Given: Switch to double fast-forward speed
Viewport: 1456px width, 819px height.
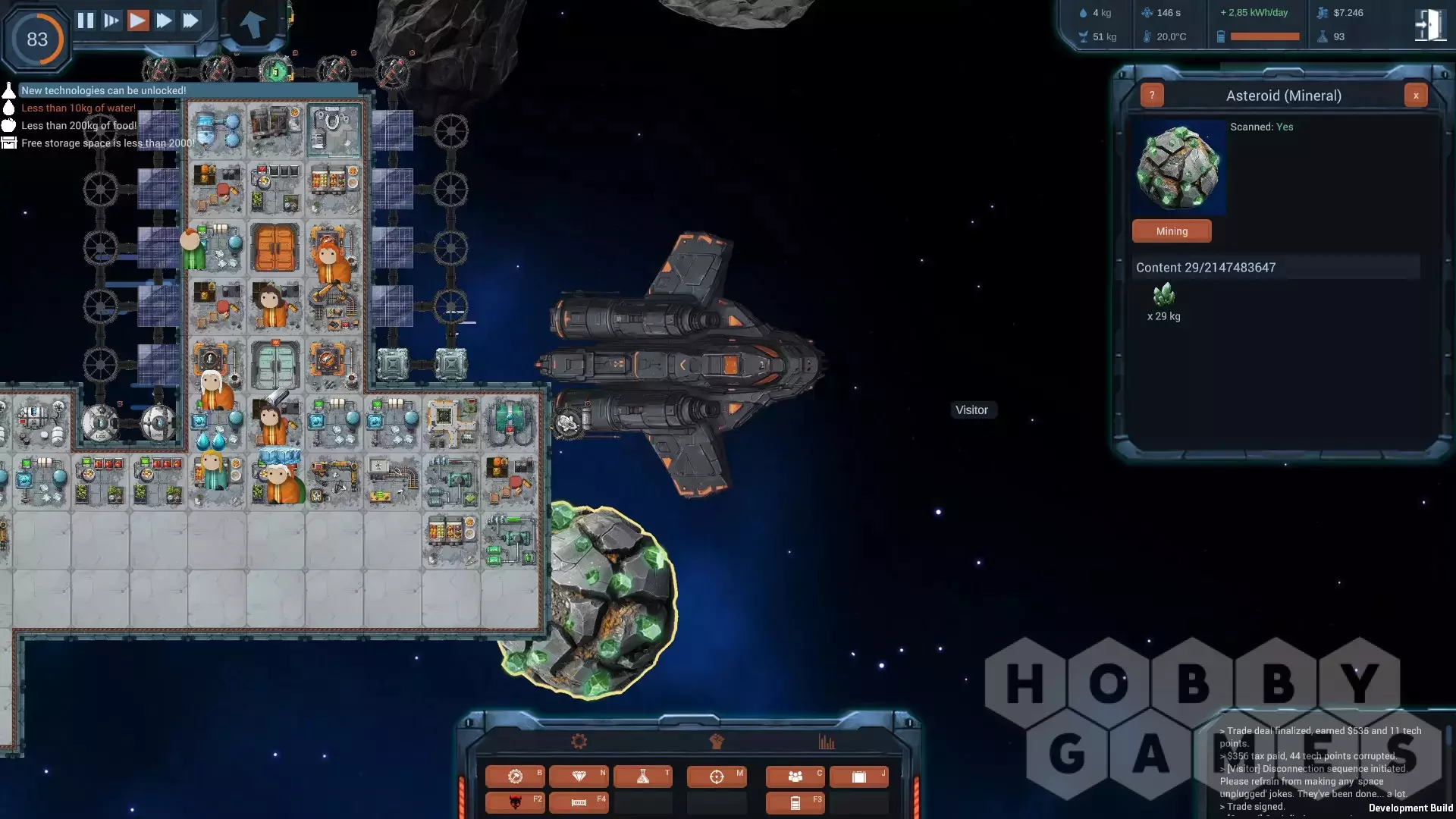Looking at the screenshot, I should coord(164,20).
